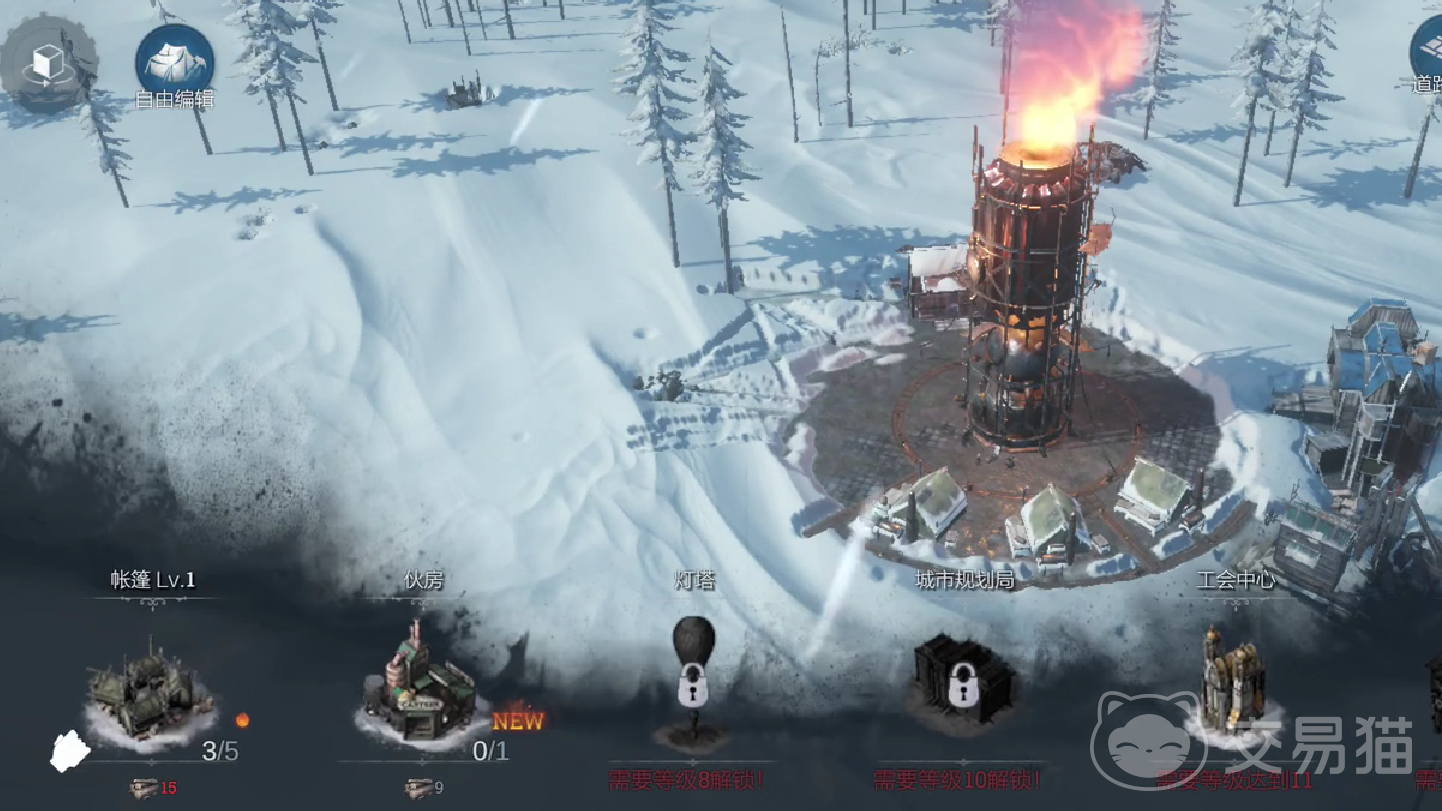Select the locked 城市规划局 building
This screenshot has width=1442, height=811.
(963, 680)
